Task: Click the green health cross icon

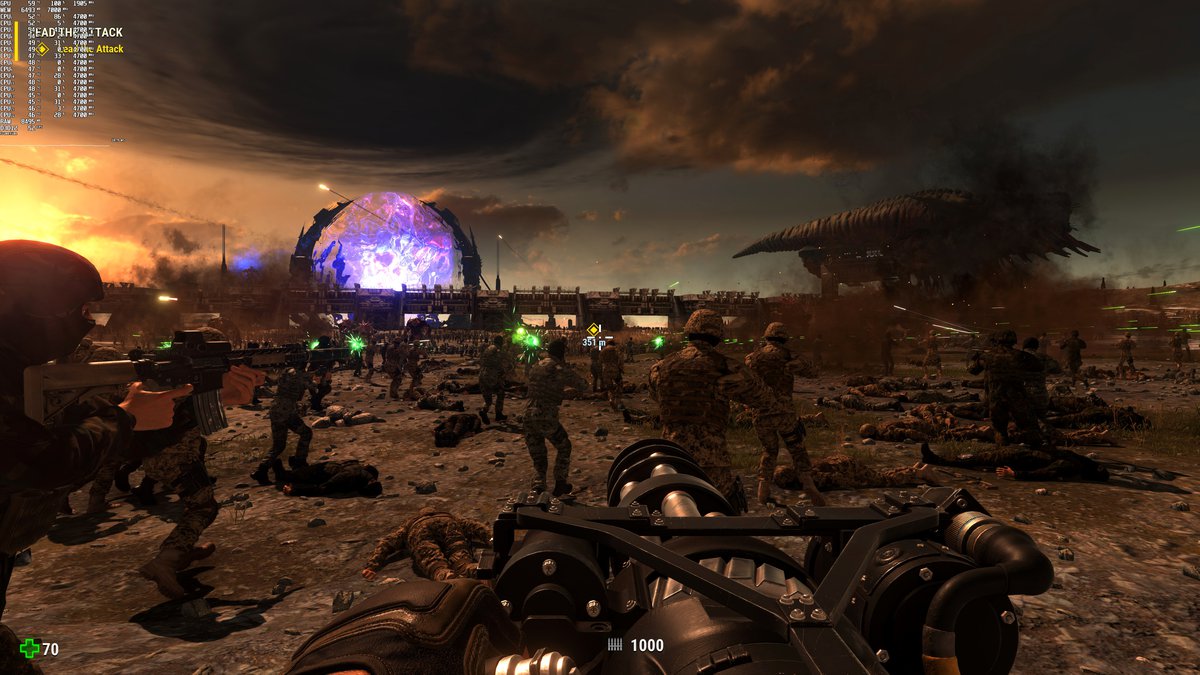Action: pyautogui.click(x=29, y=649)
